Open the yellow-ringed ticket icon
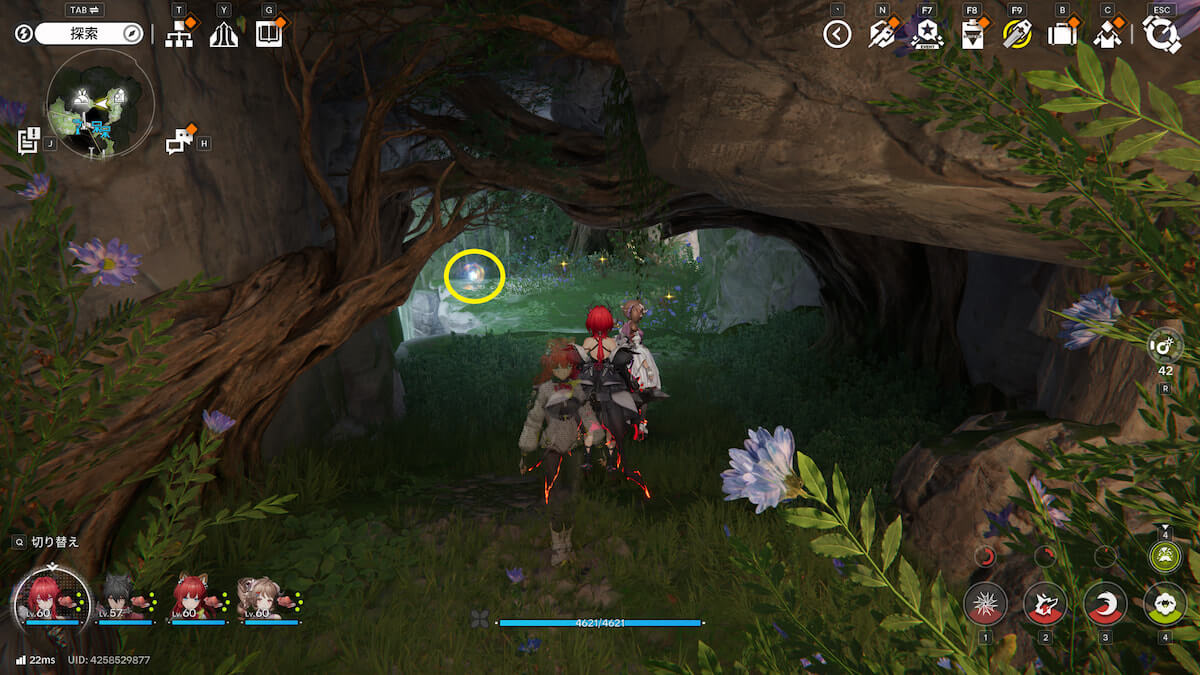Screen dimensions: 1200x675 coord(1017,35)
